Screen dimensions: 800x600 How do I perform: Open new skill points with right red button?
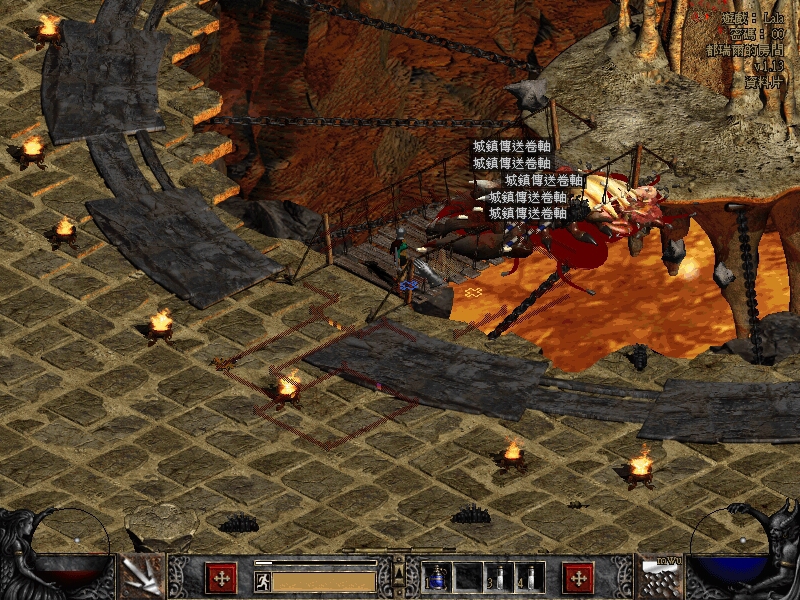578,577
